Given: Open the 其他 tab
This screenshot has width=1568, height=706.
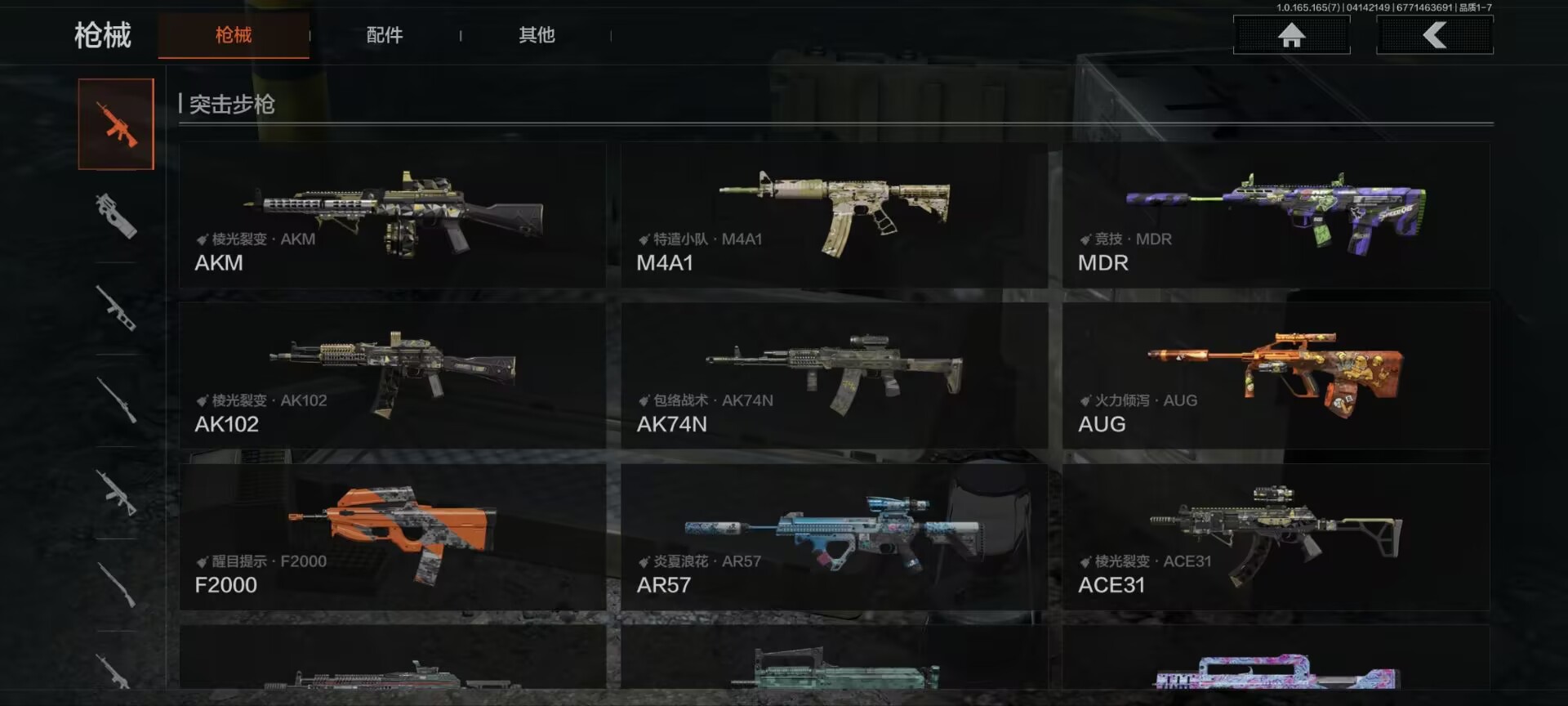Looking at the screenshot, I should [537, 35].
